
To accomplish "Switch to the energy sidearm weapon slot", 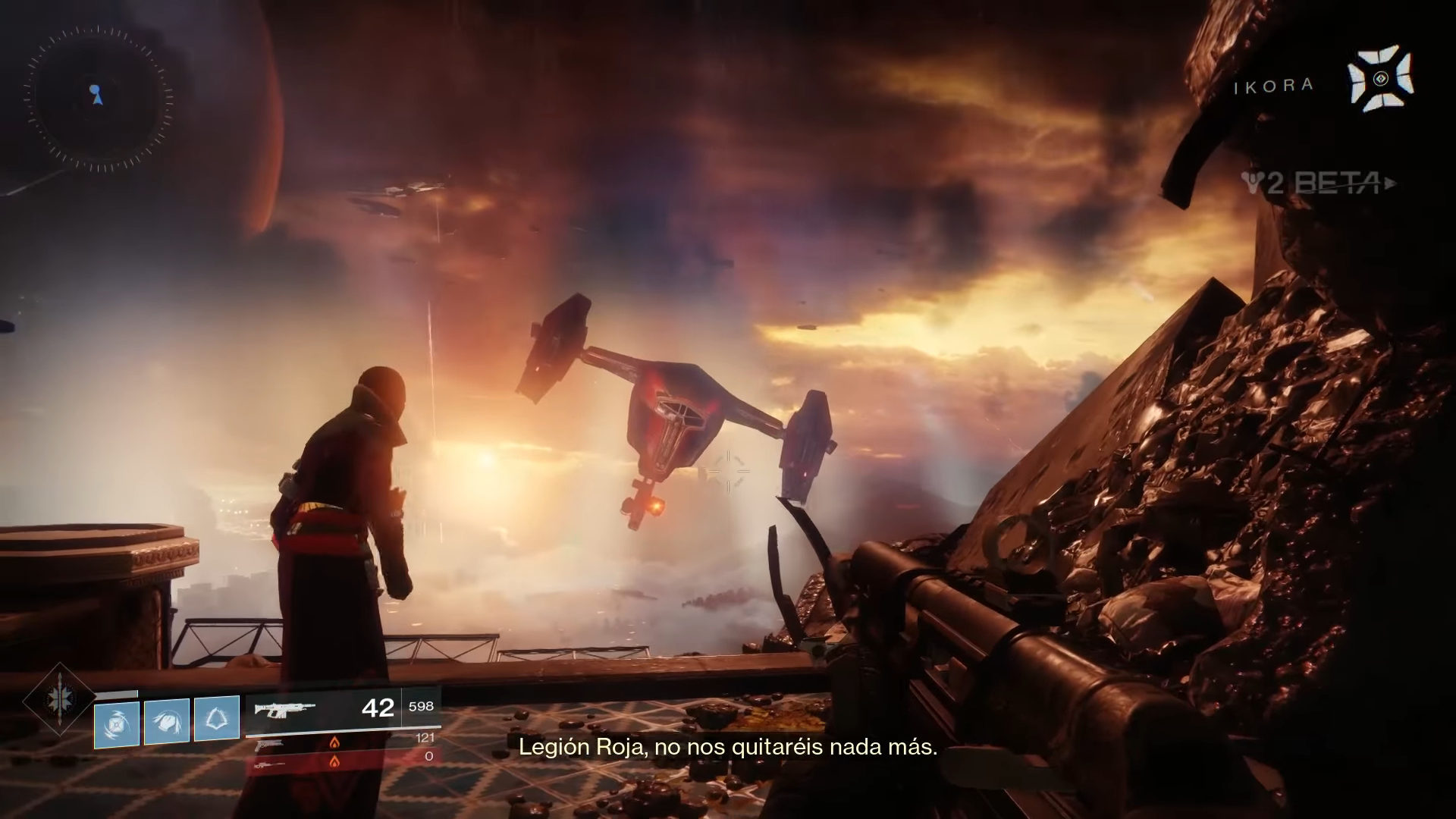I will tap(270, 745).
